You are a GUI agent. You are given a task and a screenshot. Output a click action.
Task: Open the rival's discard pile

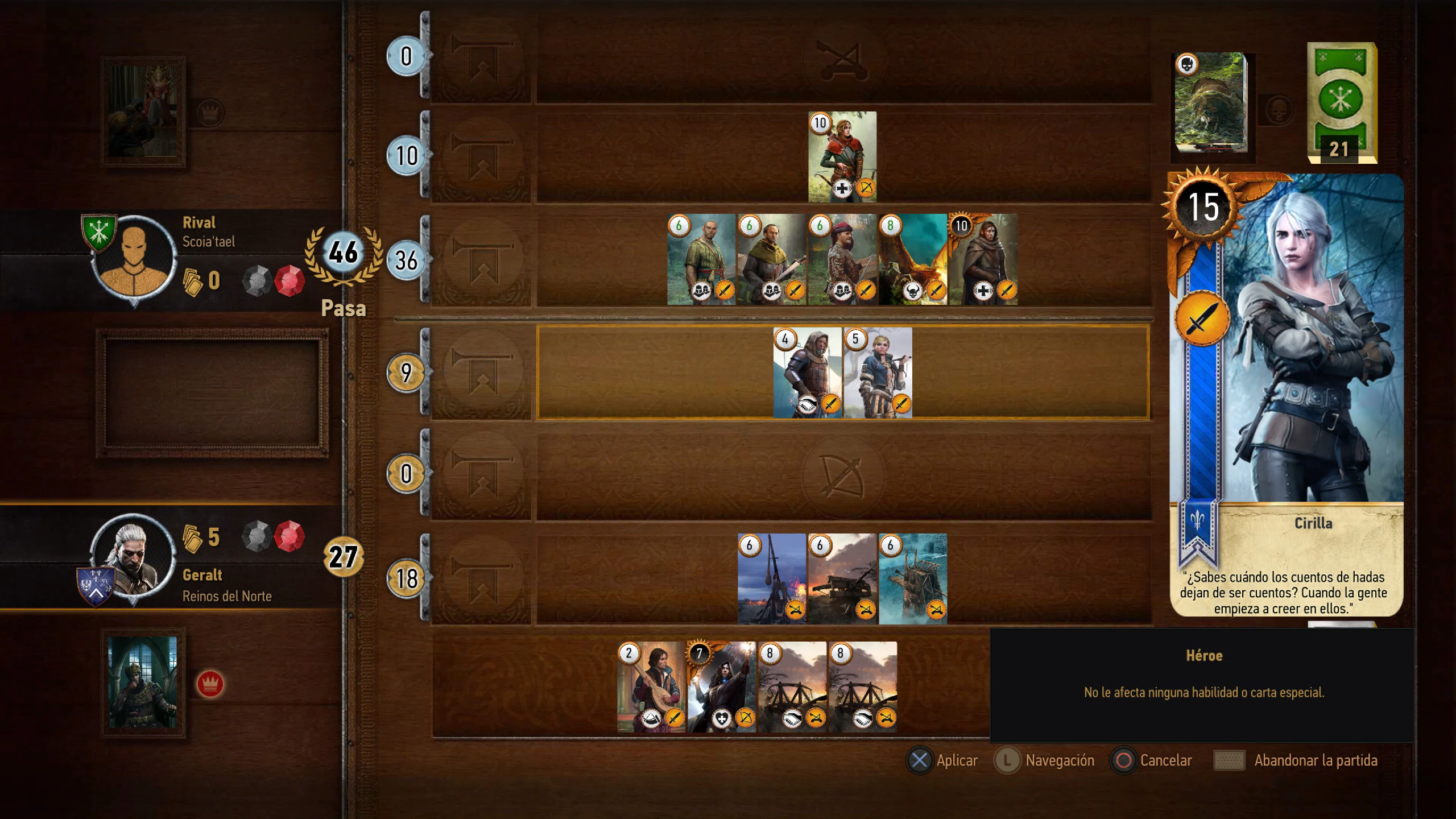click(1211, 103)
